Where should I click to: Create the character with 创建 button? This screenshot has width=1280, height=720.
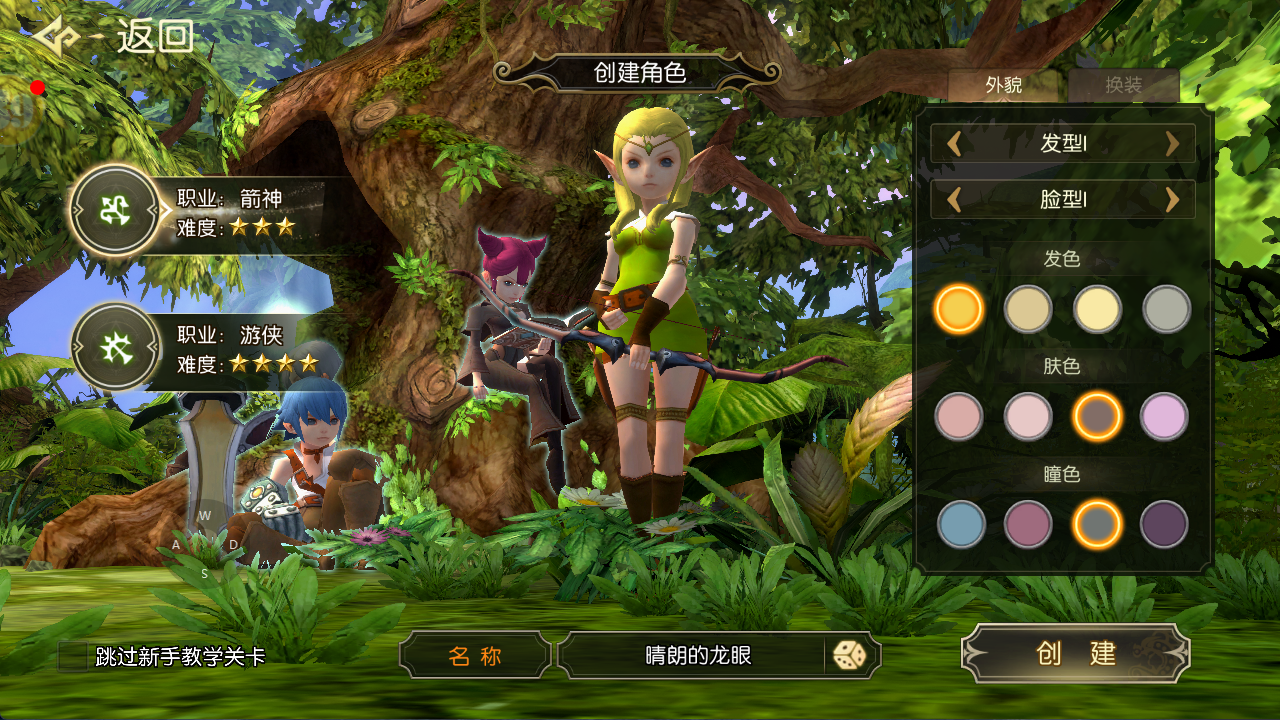point(1075,653)
